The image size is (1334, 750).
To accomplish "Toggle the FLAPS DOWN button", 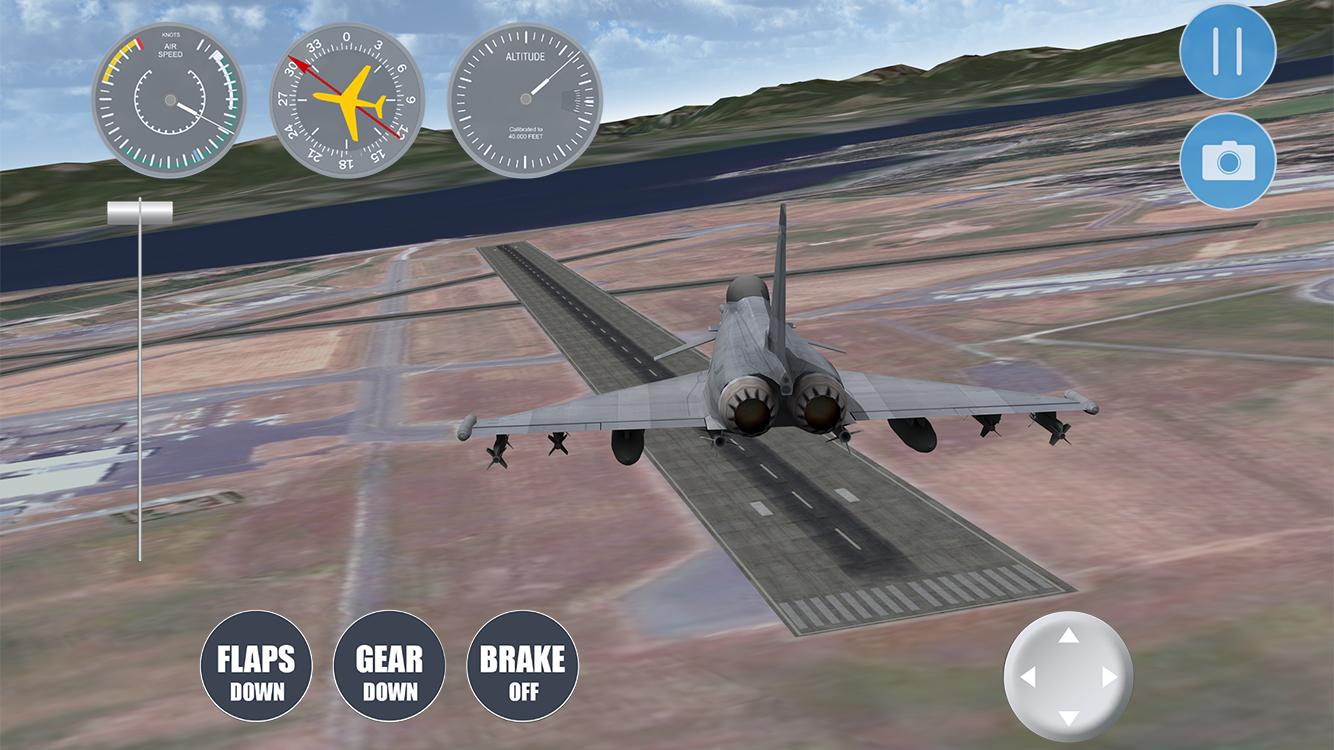I will click(256, 667).
